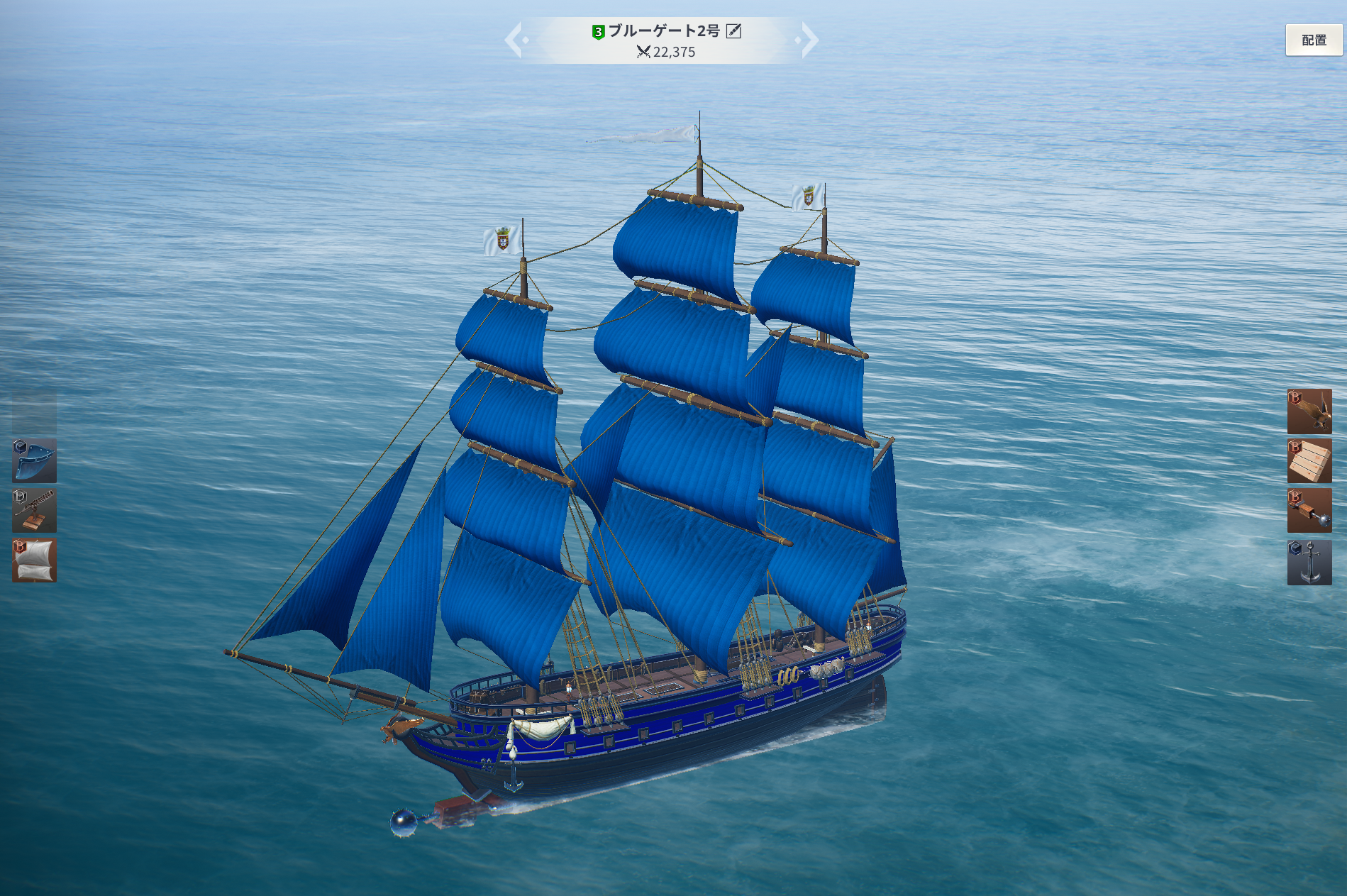
Task: Pick the spiked ram equipment slot
Action: click(1309, 510)
